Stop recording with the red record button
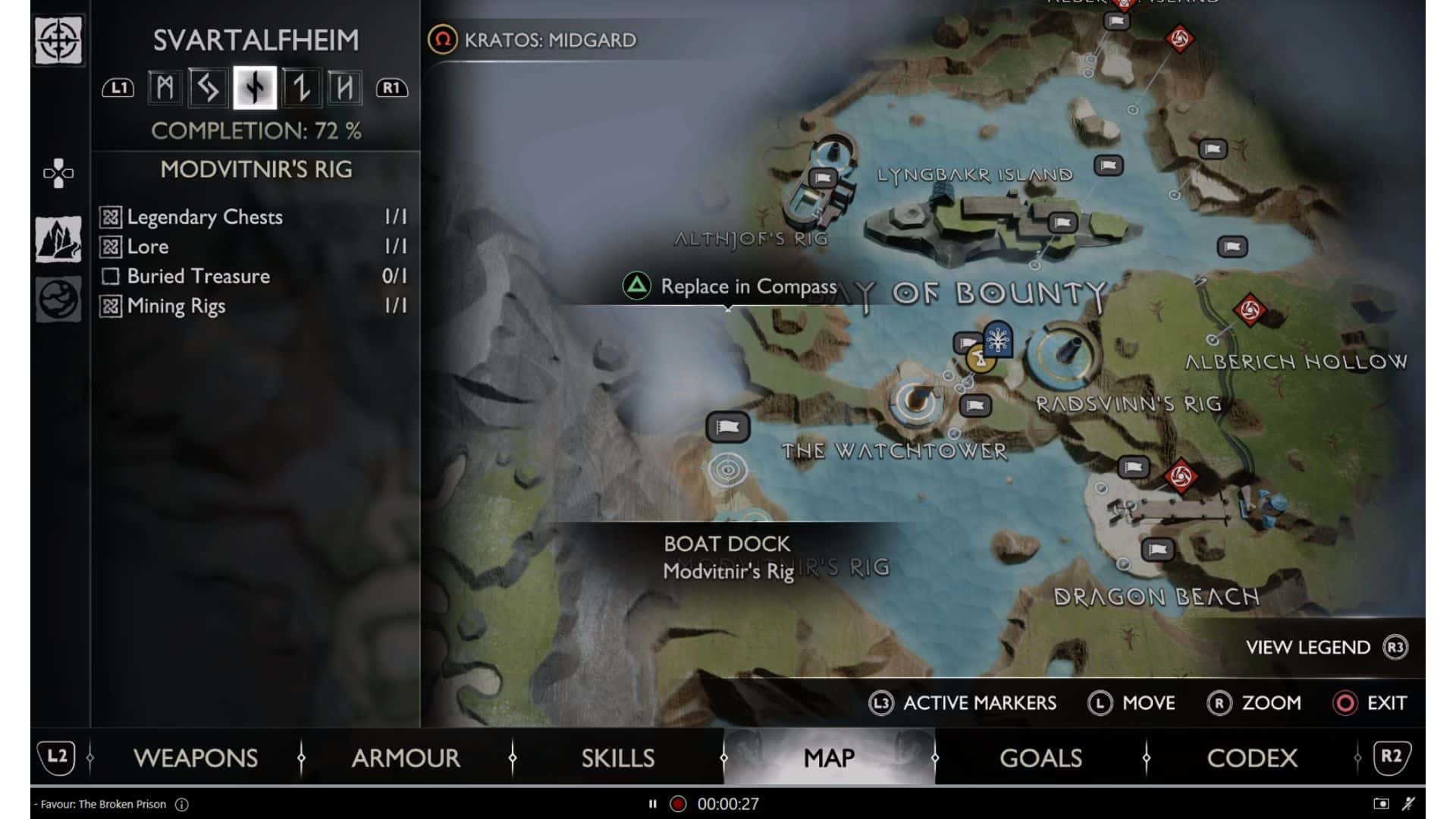This screenshot has height=819, width=1456. [x=678, y=804]
